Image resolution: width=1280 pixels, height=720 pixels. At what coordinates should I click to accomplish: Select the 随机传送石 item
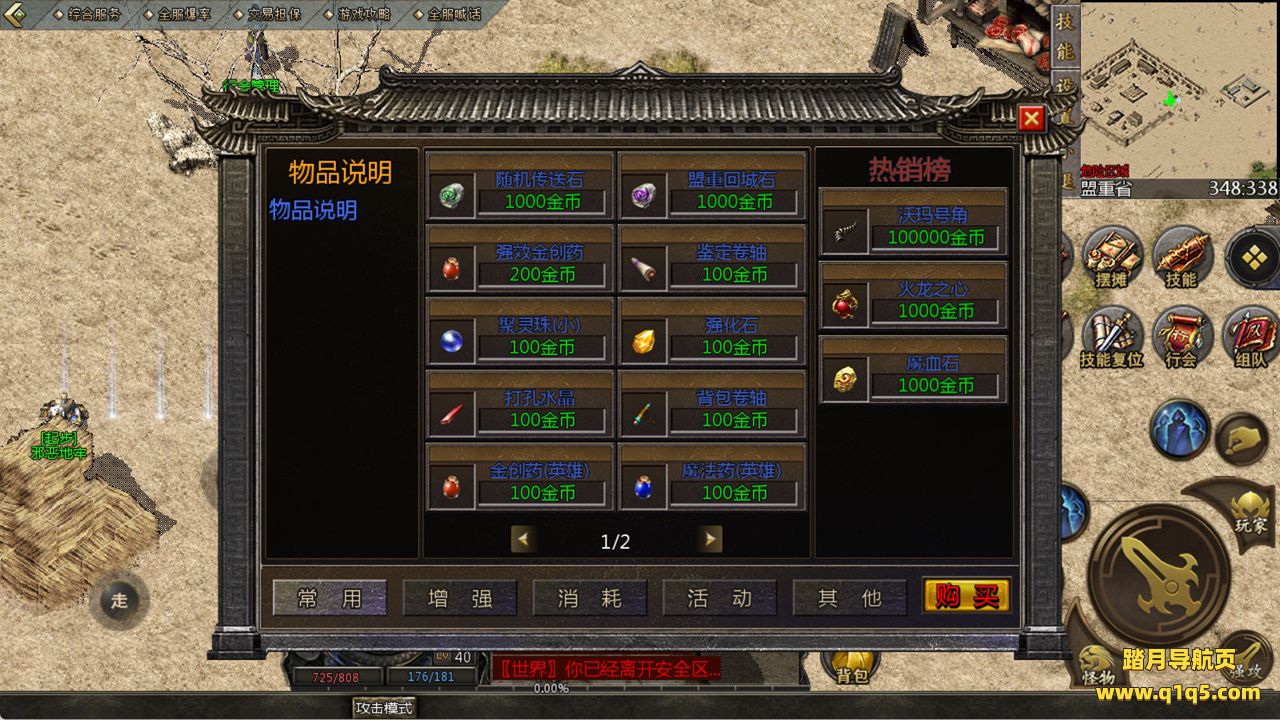click(520, 187)
